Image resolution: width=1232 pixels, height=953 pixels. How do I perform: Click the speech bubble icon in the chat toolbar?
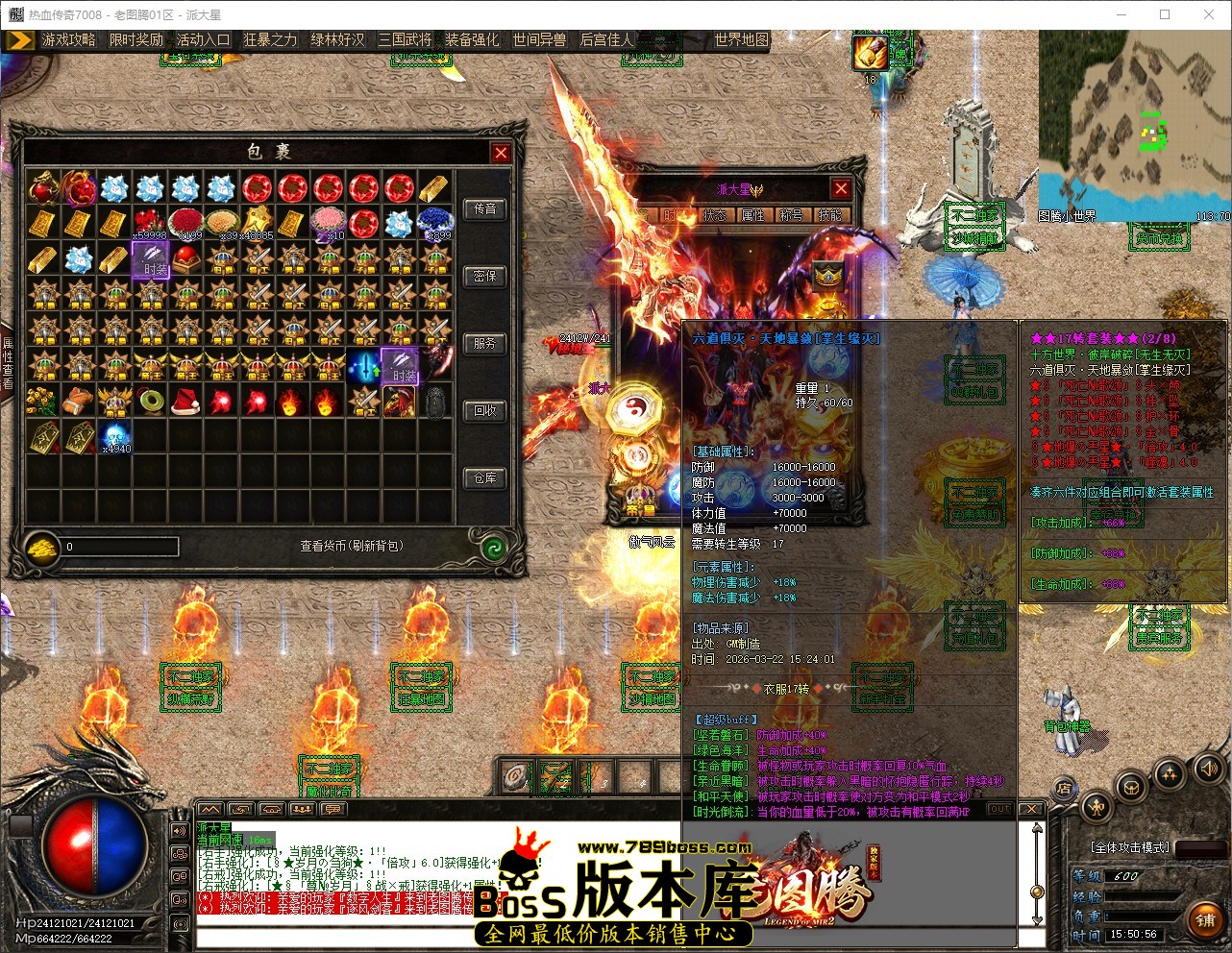pos(333,810)
